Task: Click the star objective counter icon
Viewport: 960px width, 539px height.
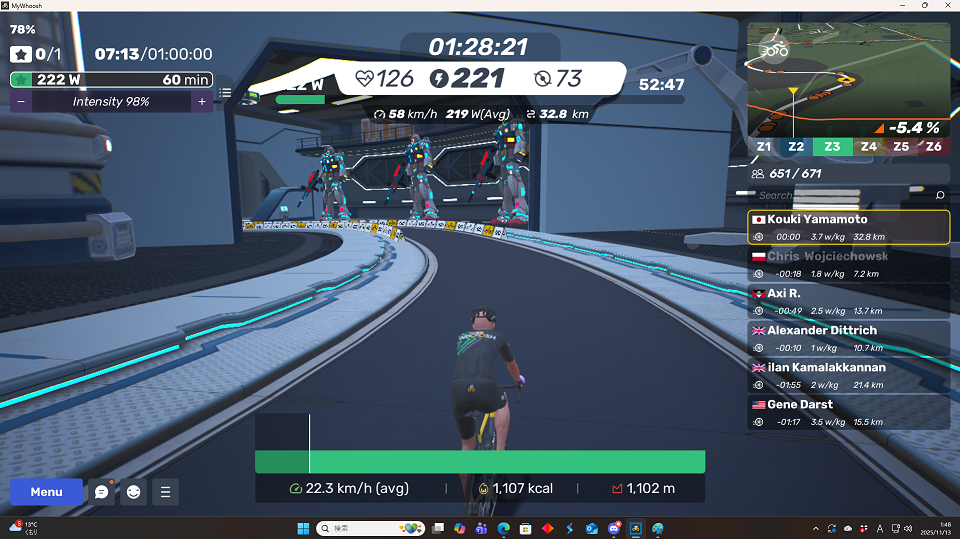Action: [x=22, y=54]
